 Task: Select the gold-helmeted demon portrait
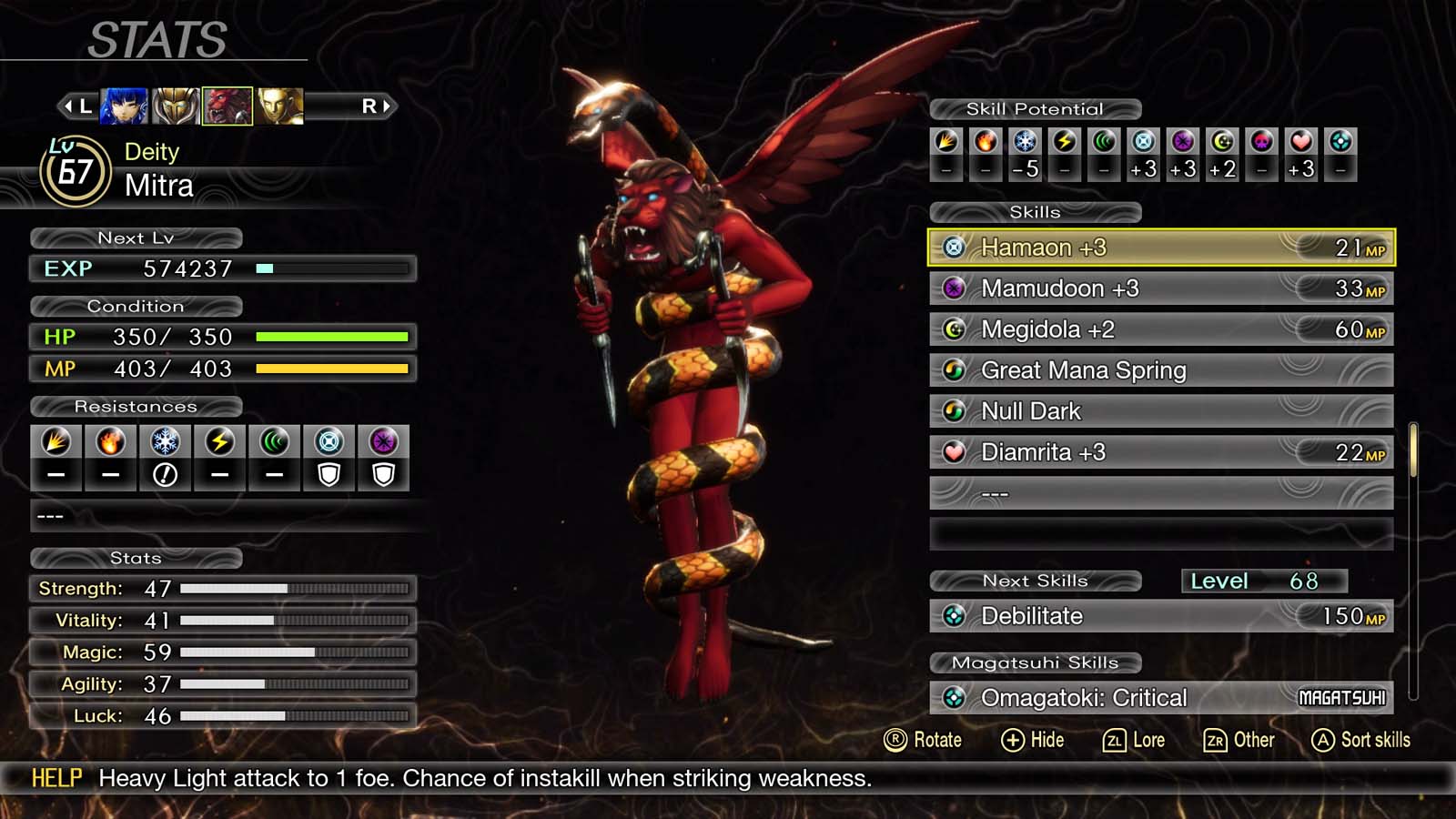175,106
